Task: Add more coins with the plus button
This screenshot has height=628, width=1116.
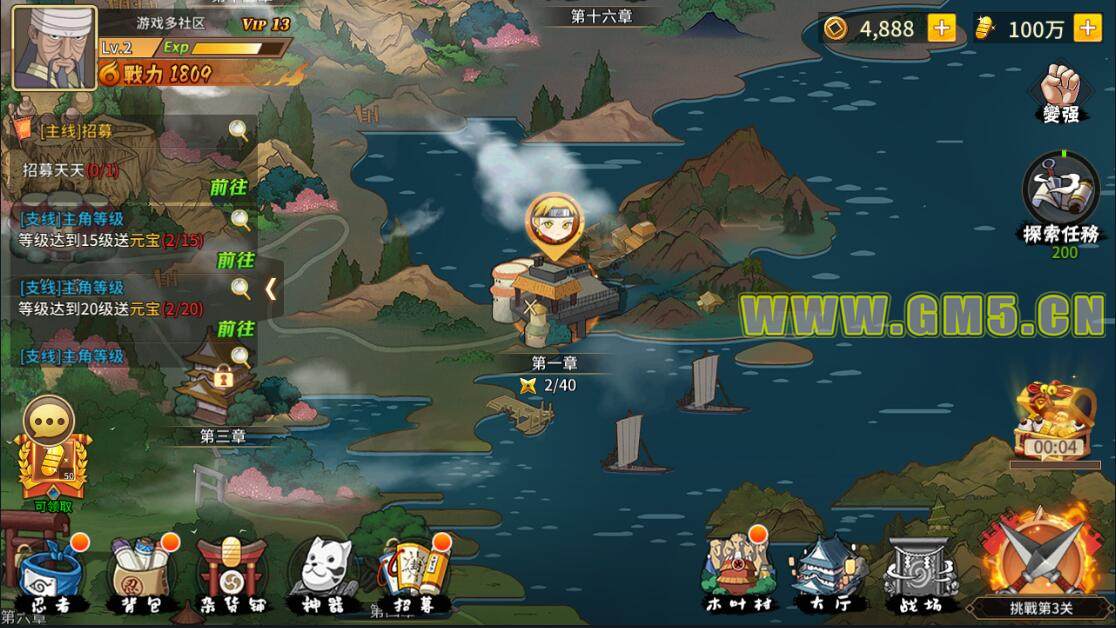Action: point(941,29)
